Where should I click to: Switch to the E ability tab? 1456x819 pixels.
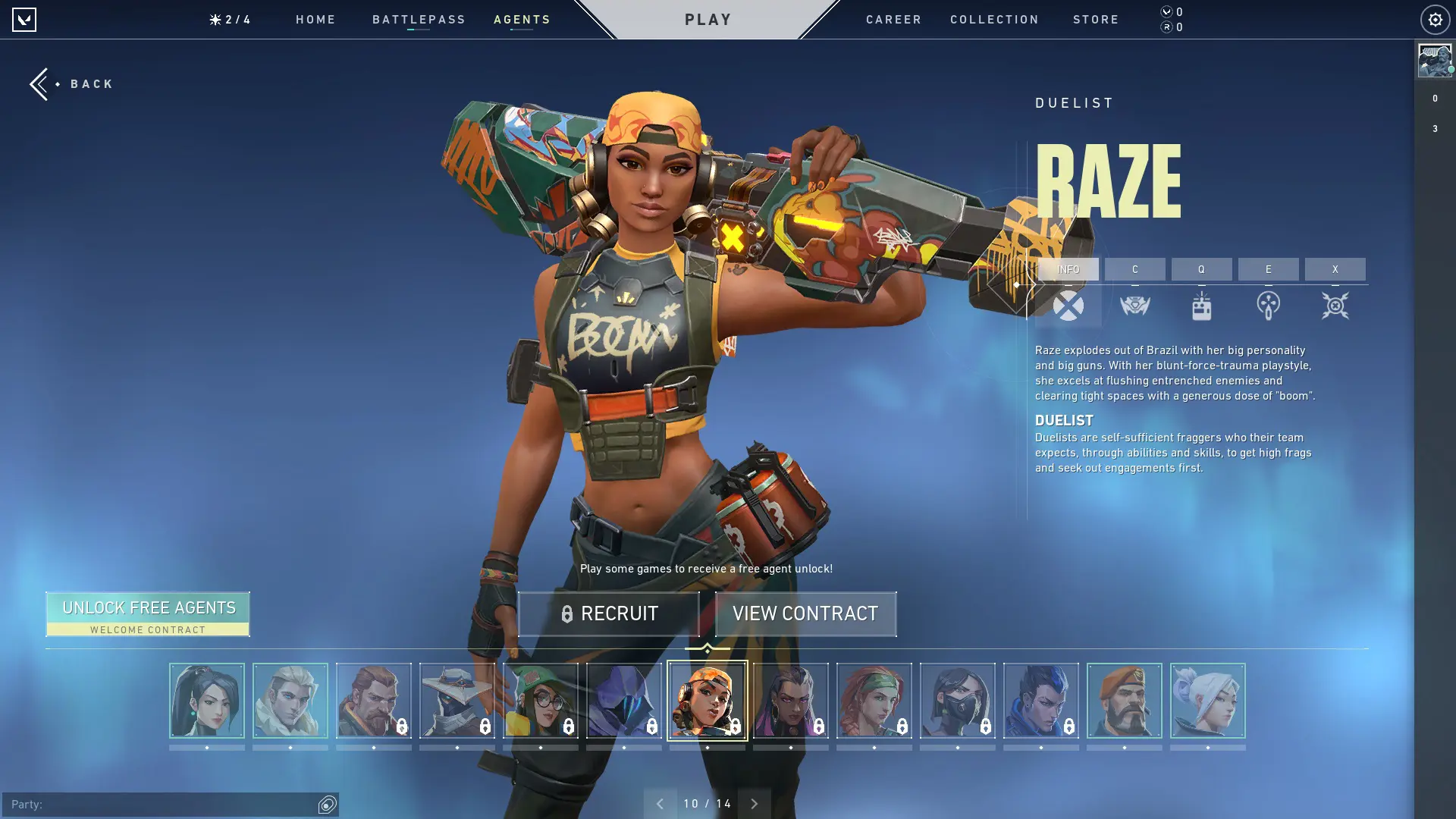pos(1268,269)
